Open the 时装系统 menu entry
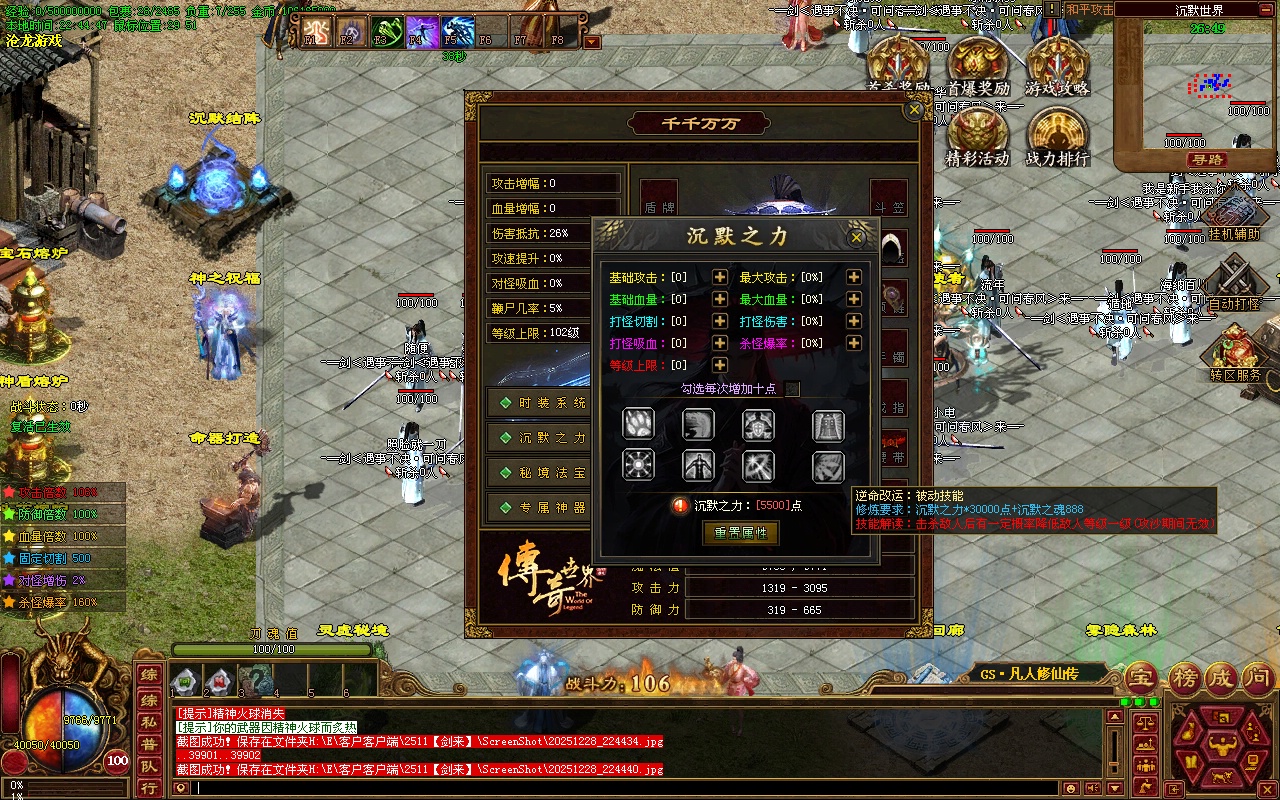Screen dimensions: 1280x800 pos(543,403)
